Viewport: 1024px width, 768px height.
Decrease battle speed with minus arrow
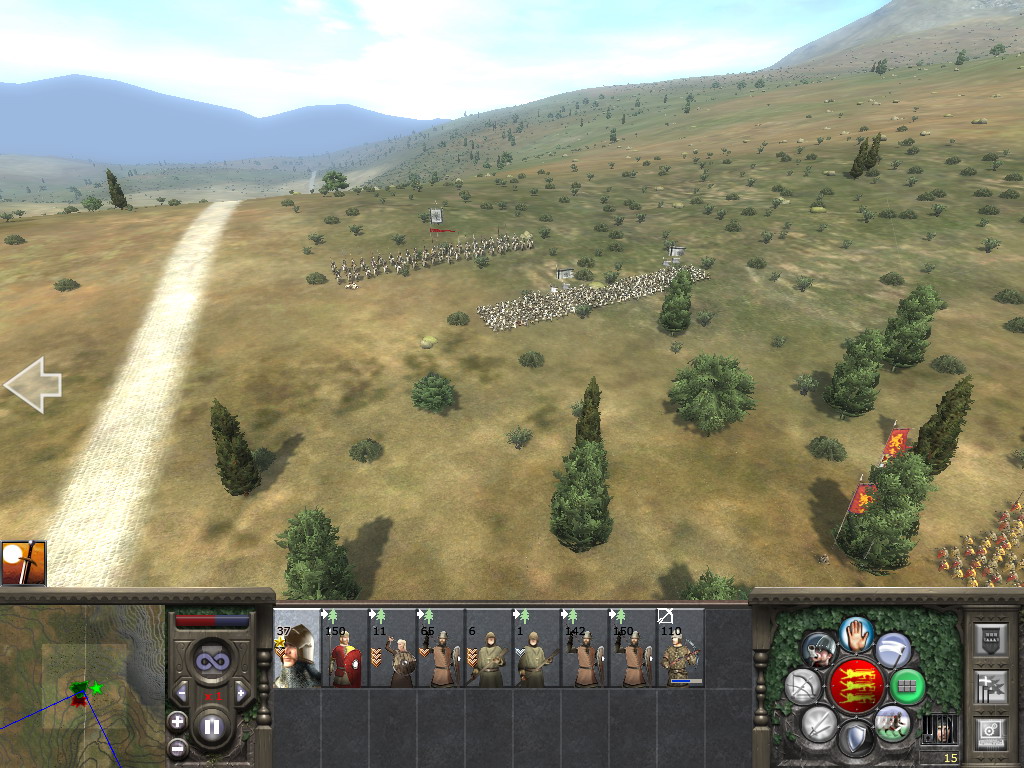181,692
